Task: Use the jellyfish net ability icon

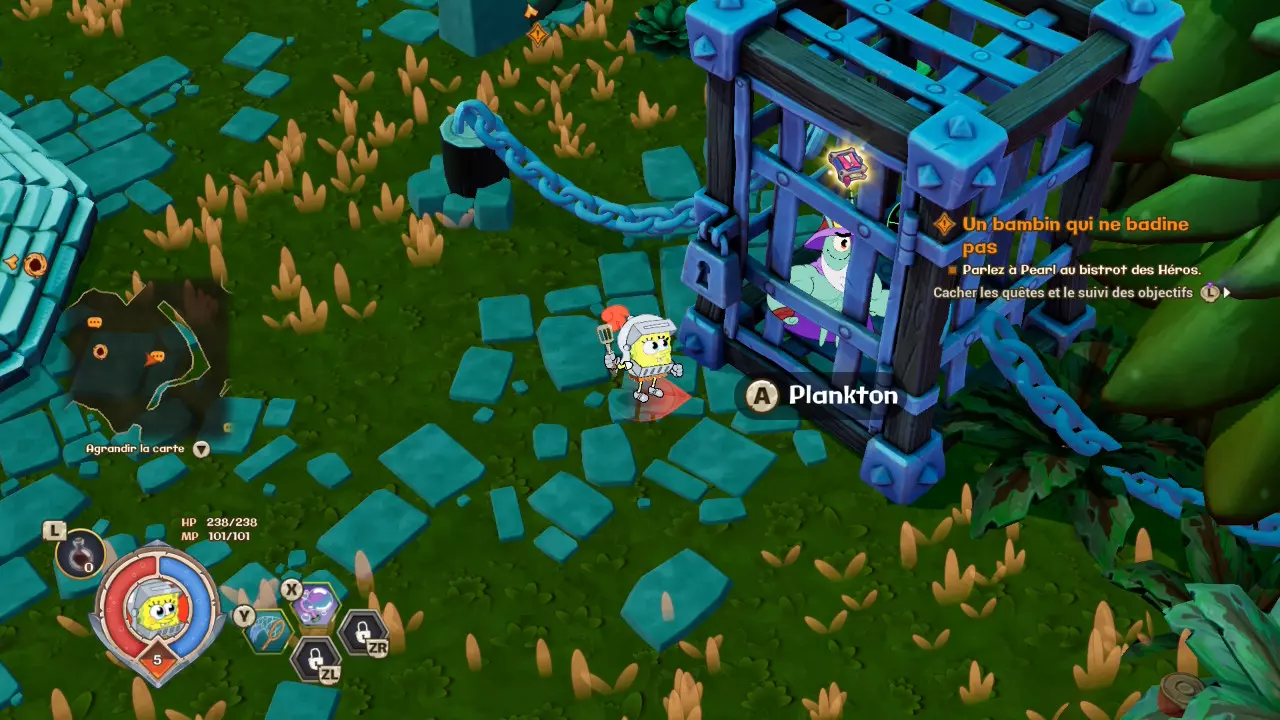Action: [x=269, y=632]
